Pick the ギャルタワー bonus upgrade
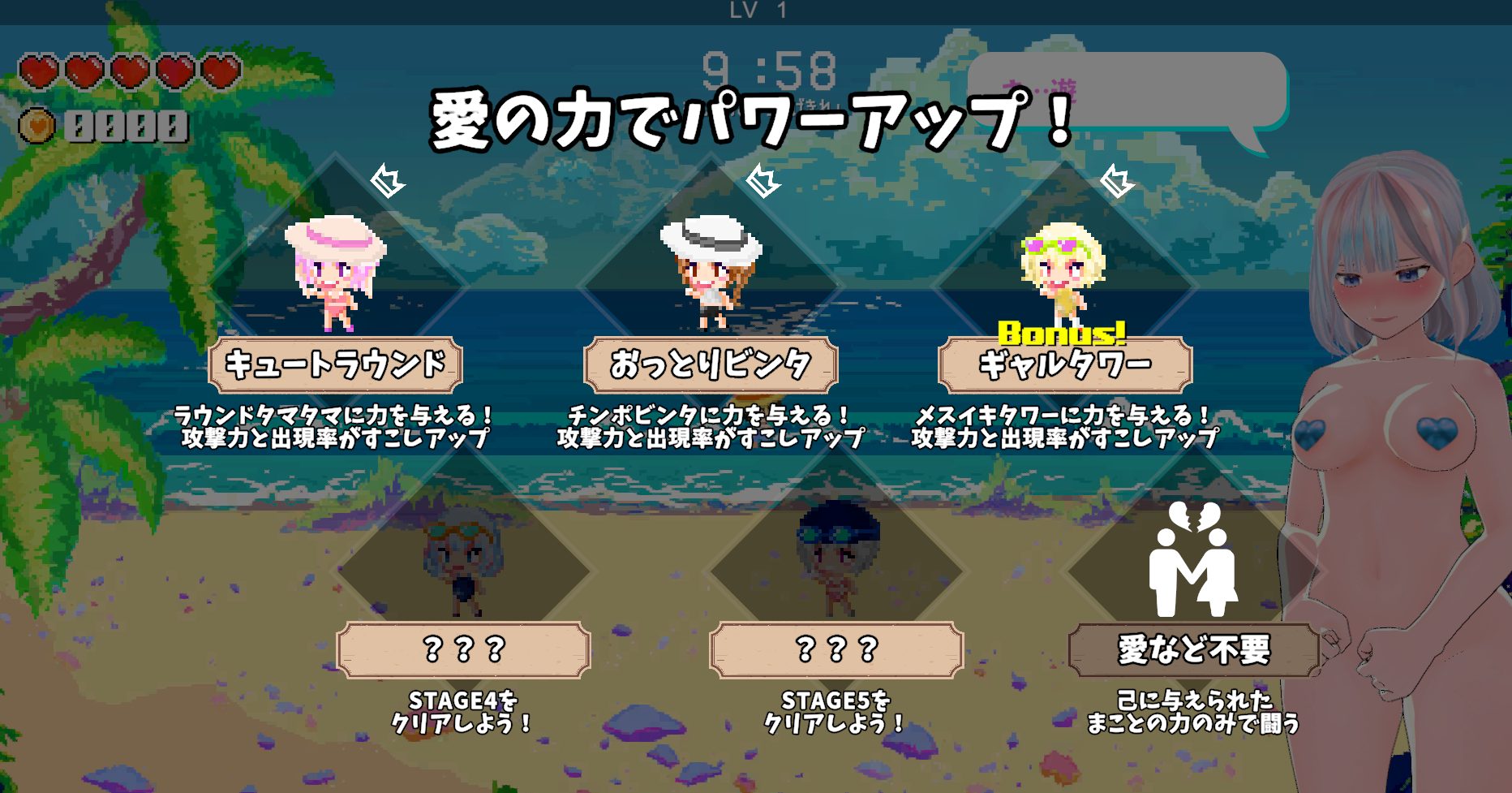This screenshot has height=793, width=1512. (1064, 364)
